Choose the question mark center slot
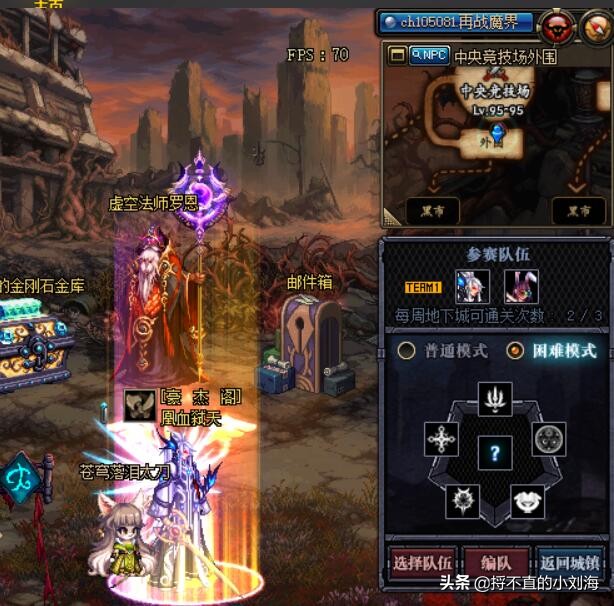 (495, 453)
